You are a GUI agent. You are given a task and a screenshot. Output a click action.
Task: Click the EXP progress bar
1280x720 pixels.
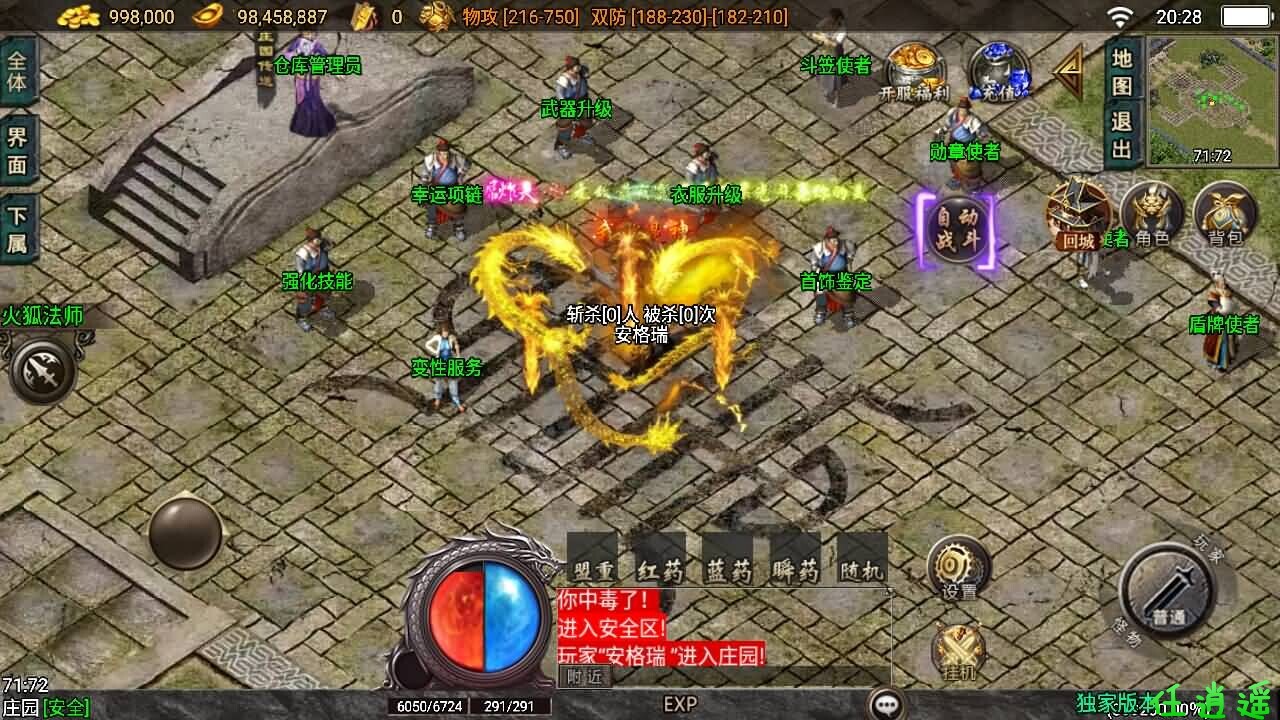tap(680, 705)
